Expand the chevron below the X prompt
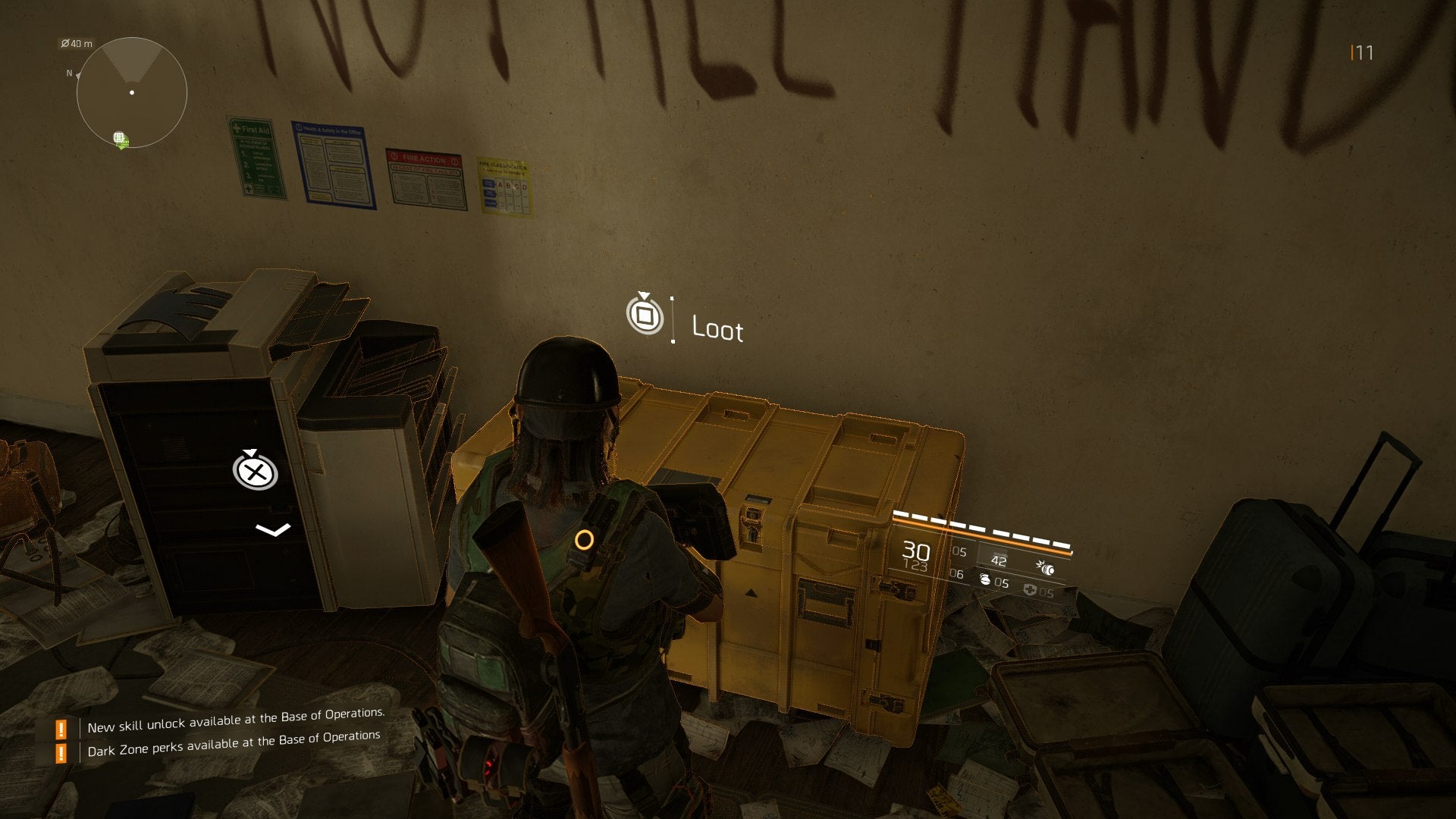Image resolution: width=1456 pixels, height=819 pixels. pyautogui.click(x=274, y=529)
